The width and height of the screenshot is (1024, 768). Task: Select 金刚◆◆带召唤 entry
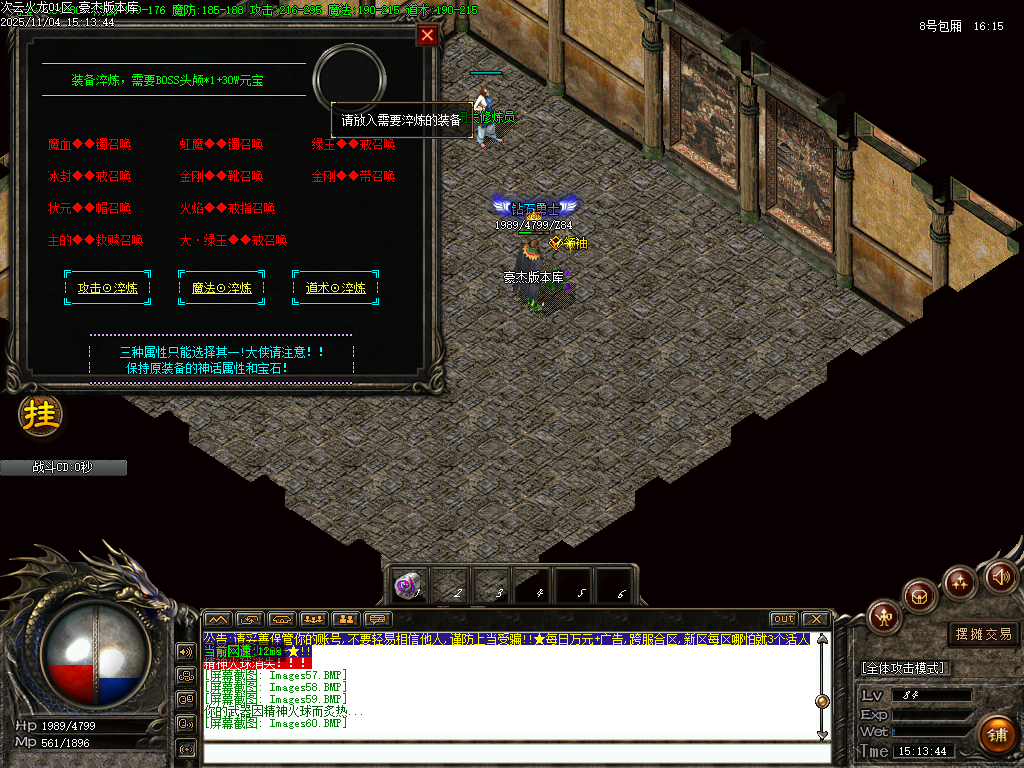pyautogui.click(x=353, y=176)
